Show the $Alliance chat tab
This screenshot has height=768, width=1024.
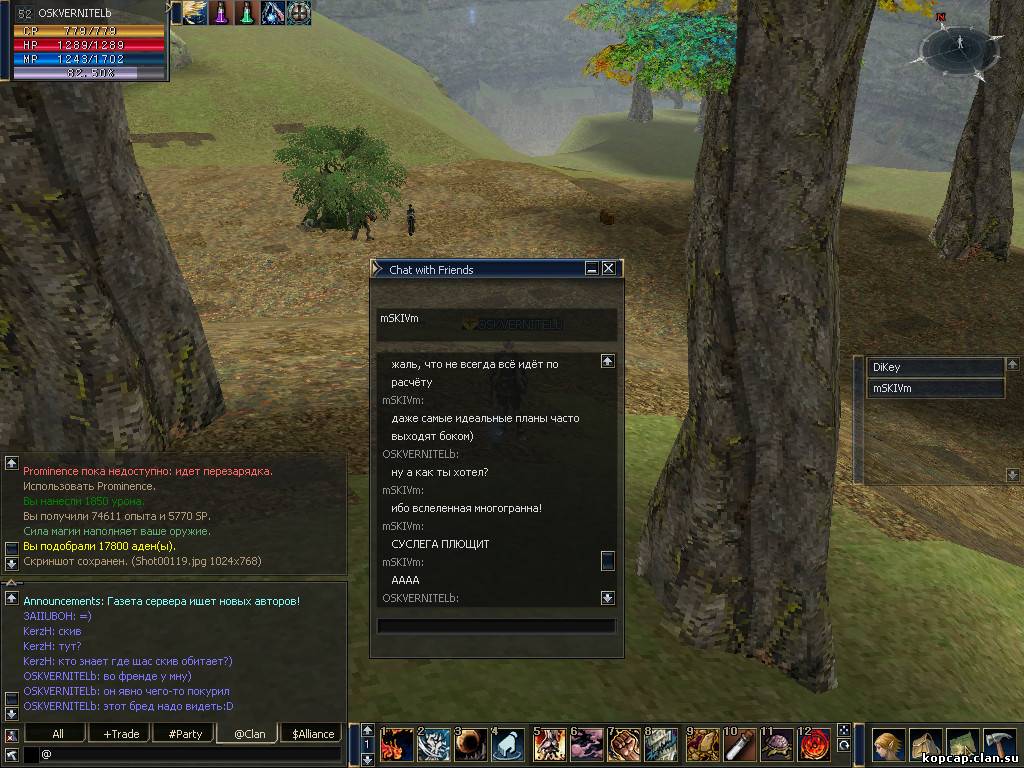pos(313,734)
